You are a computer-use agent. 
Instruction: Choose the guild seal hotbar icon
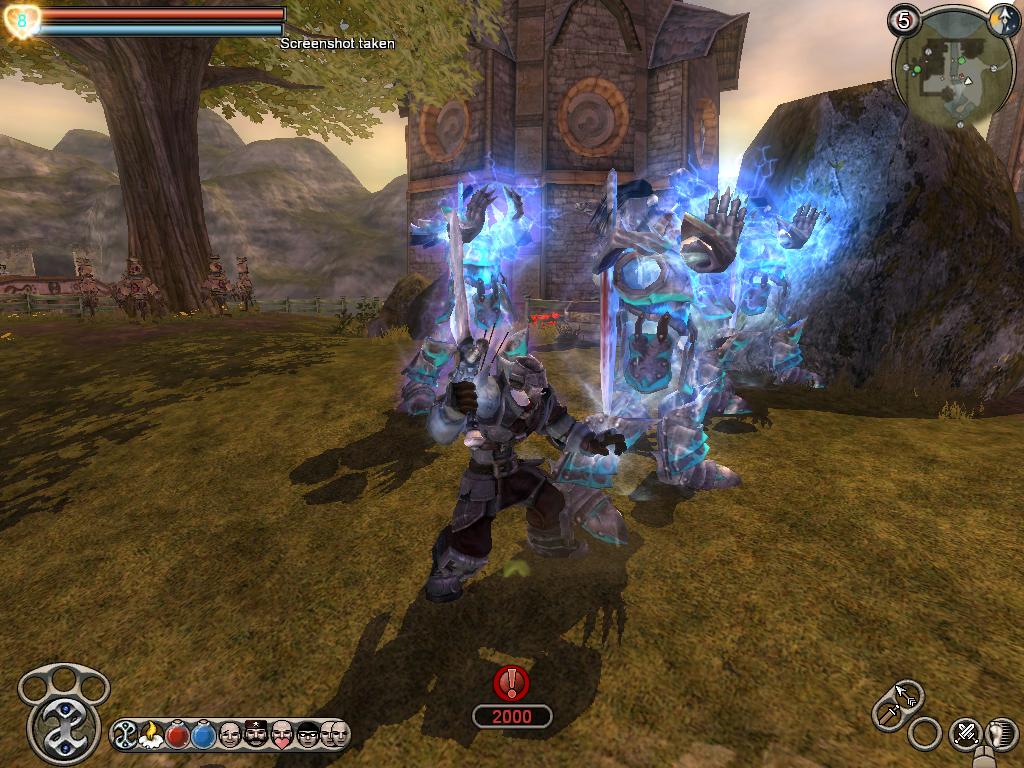[127, 735]
